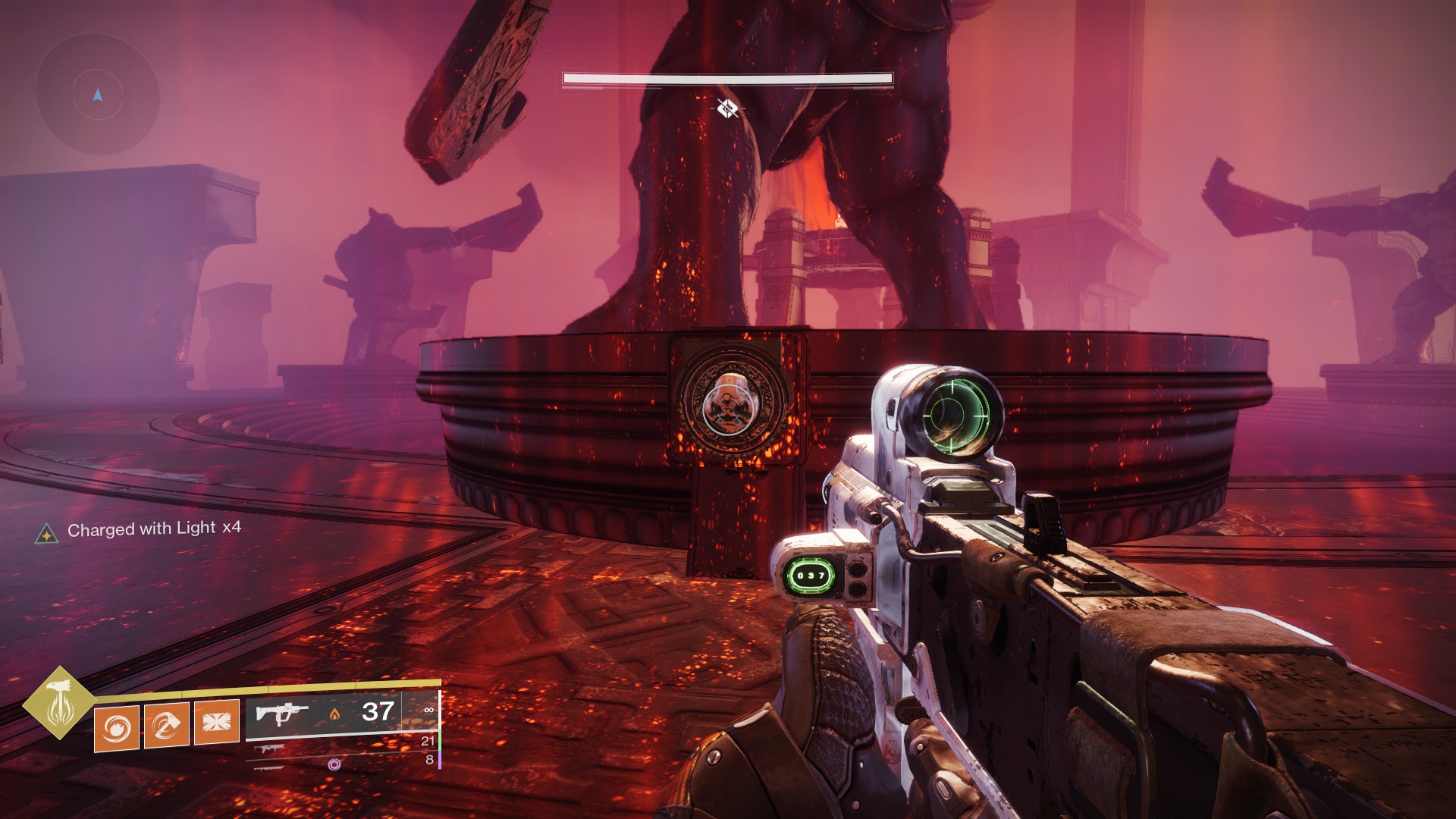Click the boss marker icon below health bar

tap(727, 108)
